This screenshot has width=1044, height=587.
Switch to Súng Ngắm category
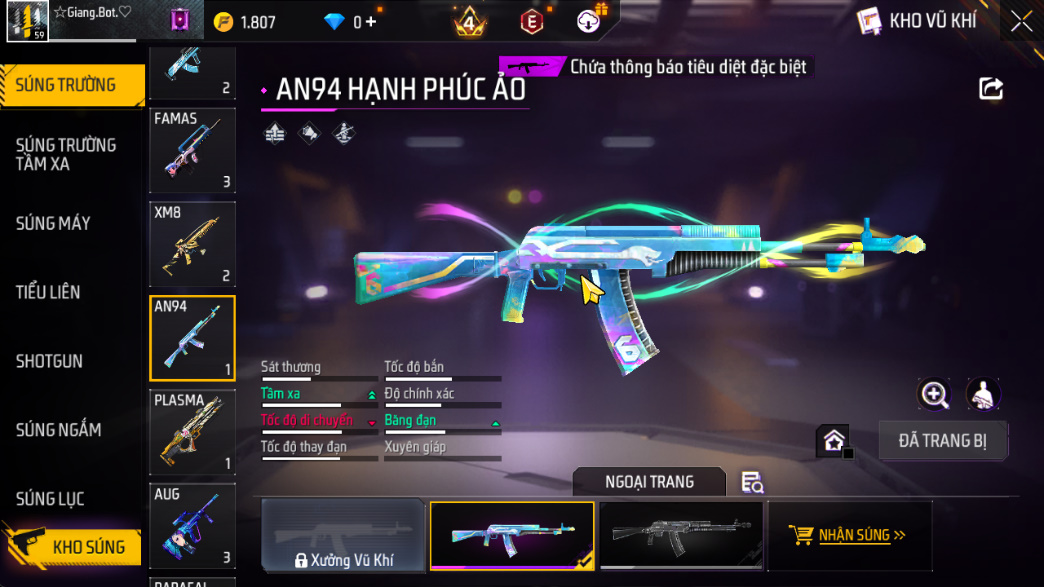click(x=58, y=430)
